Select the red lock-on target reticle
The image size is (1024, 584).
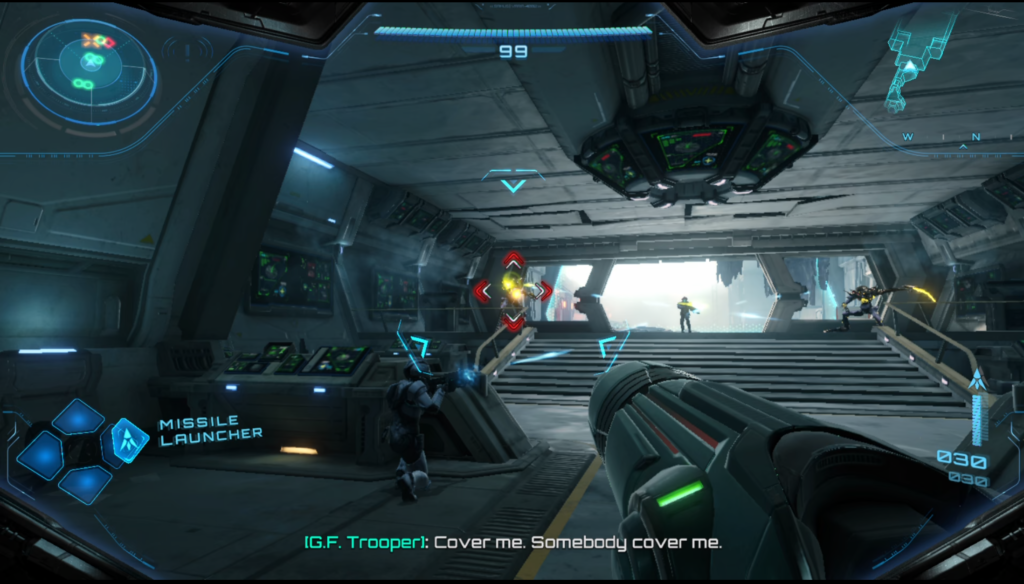pos(513,290)
